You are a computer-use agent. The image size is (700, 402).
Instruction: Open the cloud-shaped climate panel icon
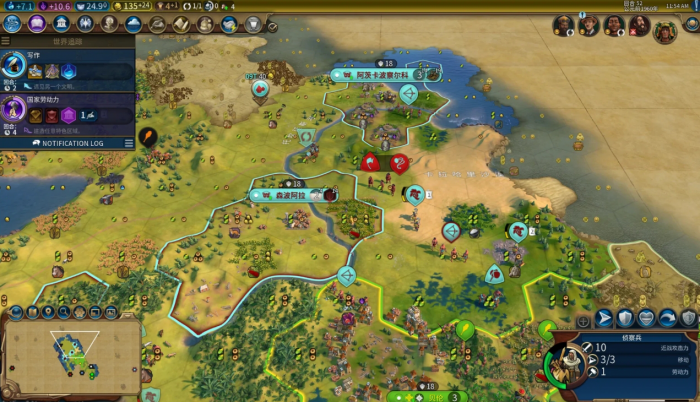tap(132, 24)
